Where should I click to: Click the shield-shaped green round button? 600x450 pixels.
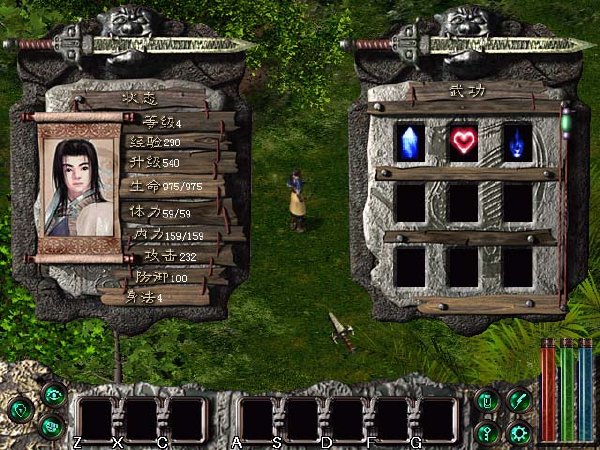point(20,409)
